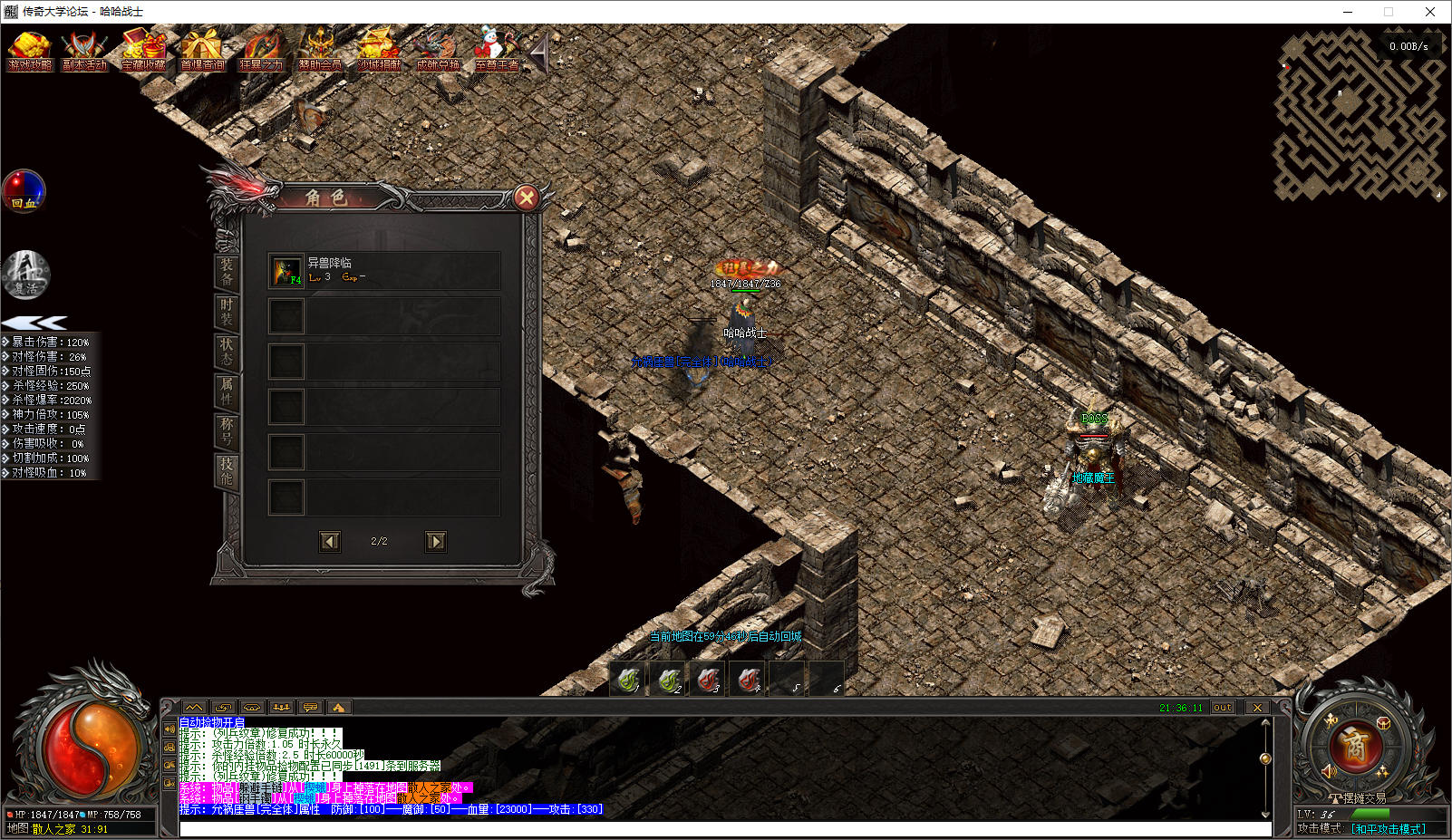Image resolution: width=1452 pixels, height=840 pixels.
Task: Select the 异兽降临 skill row
Action: point(383,271)
